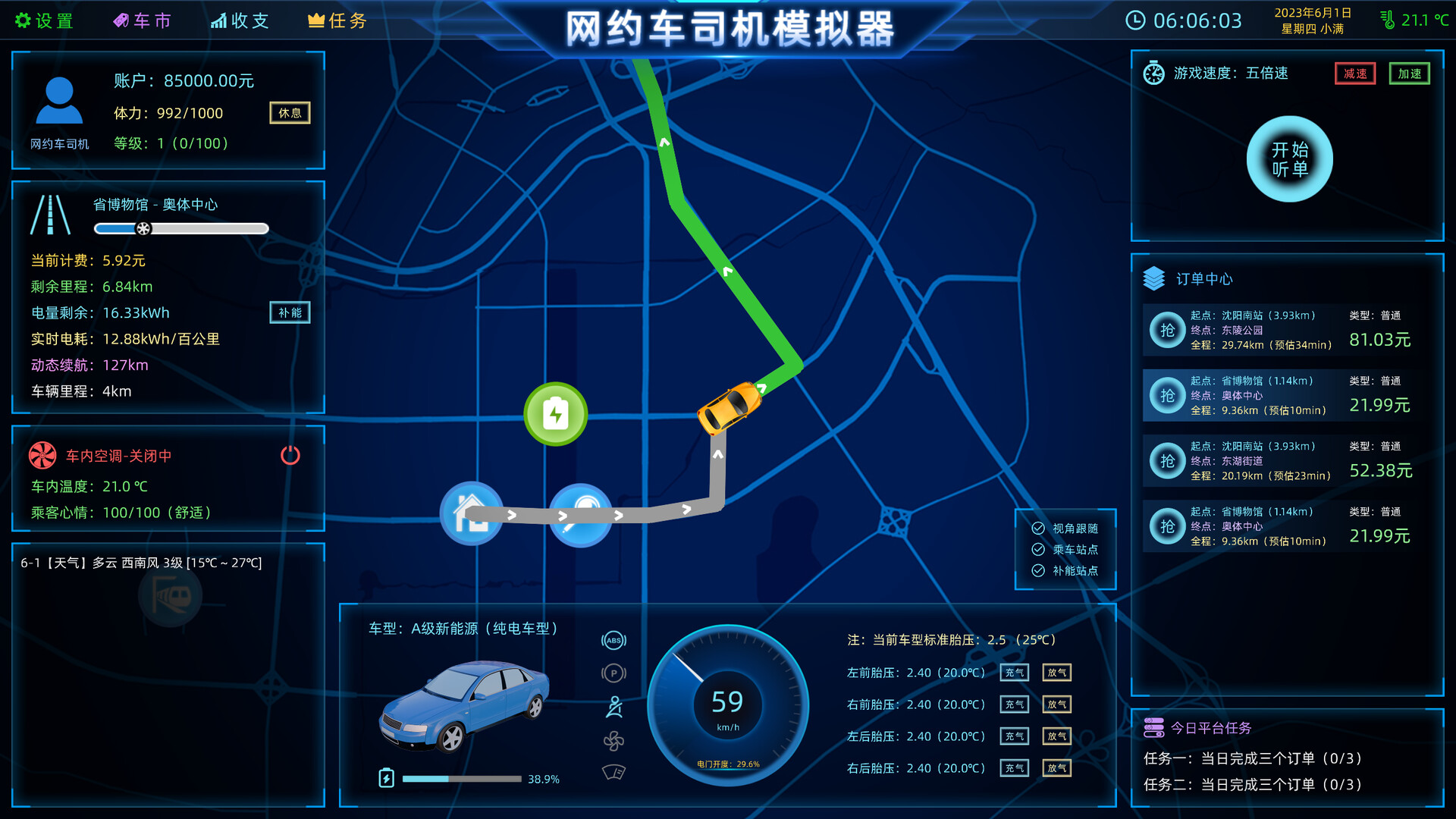Toggle 视角跟随 camera follow option

1040,529
